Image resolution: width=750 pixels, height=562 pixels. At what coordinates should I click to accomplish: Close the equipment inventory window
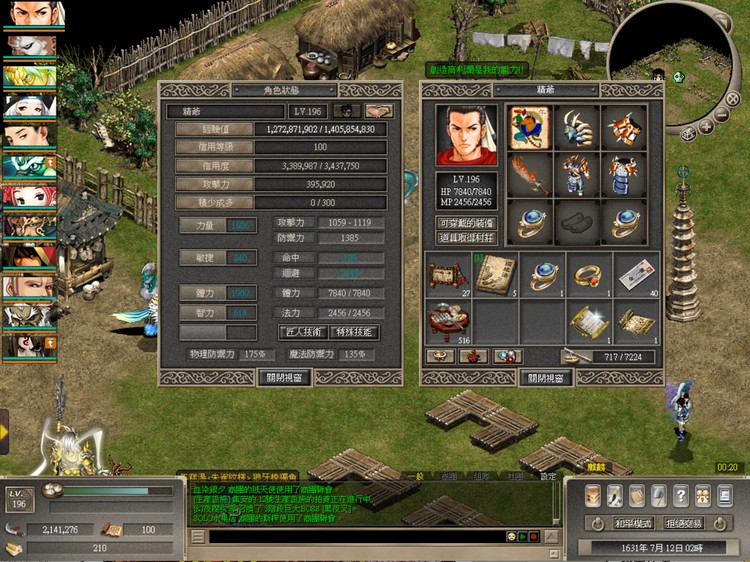(546, 377)
